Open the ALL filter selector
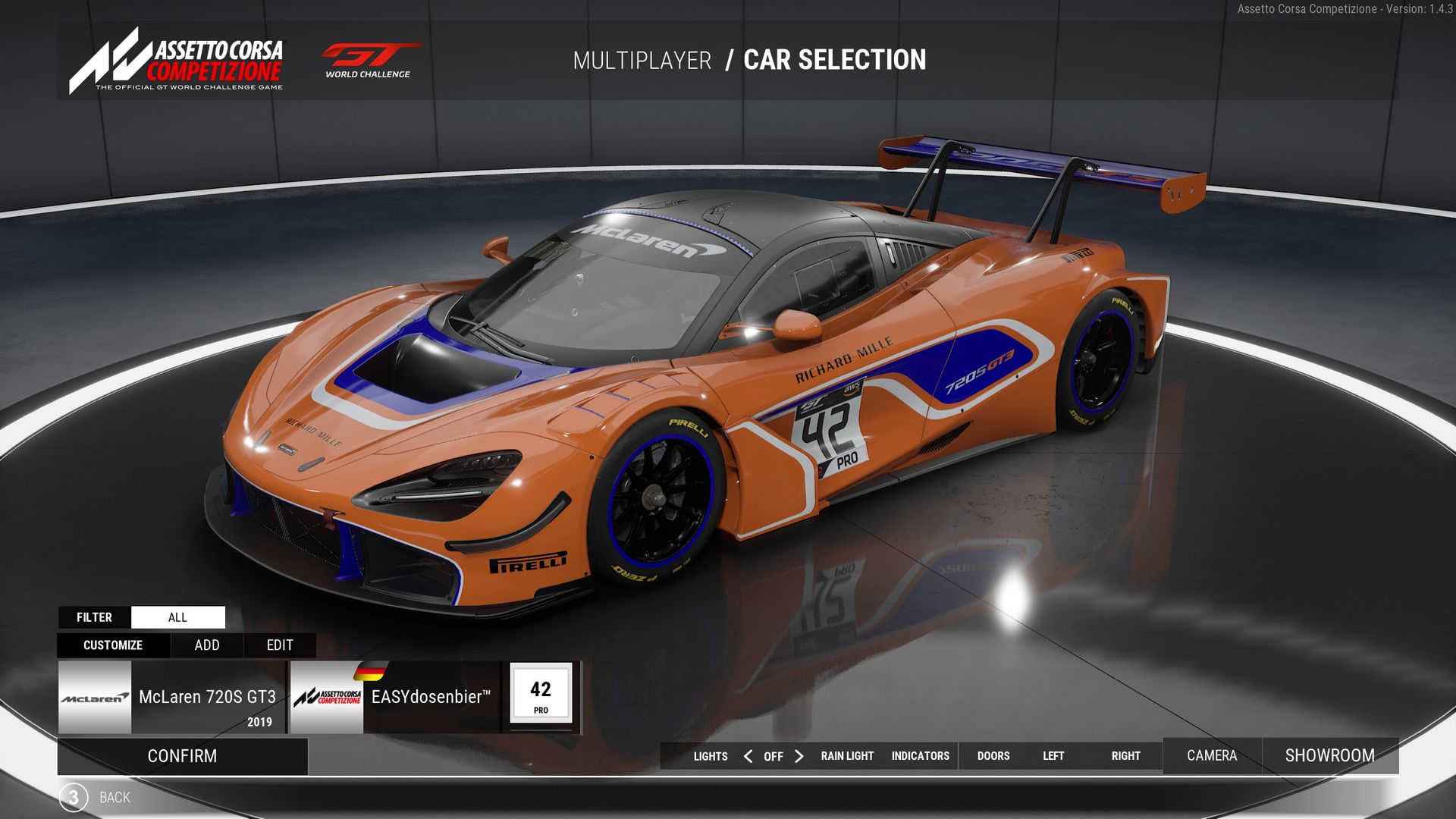 pyautogui.click(x=177, y=617)
